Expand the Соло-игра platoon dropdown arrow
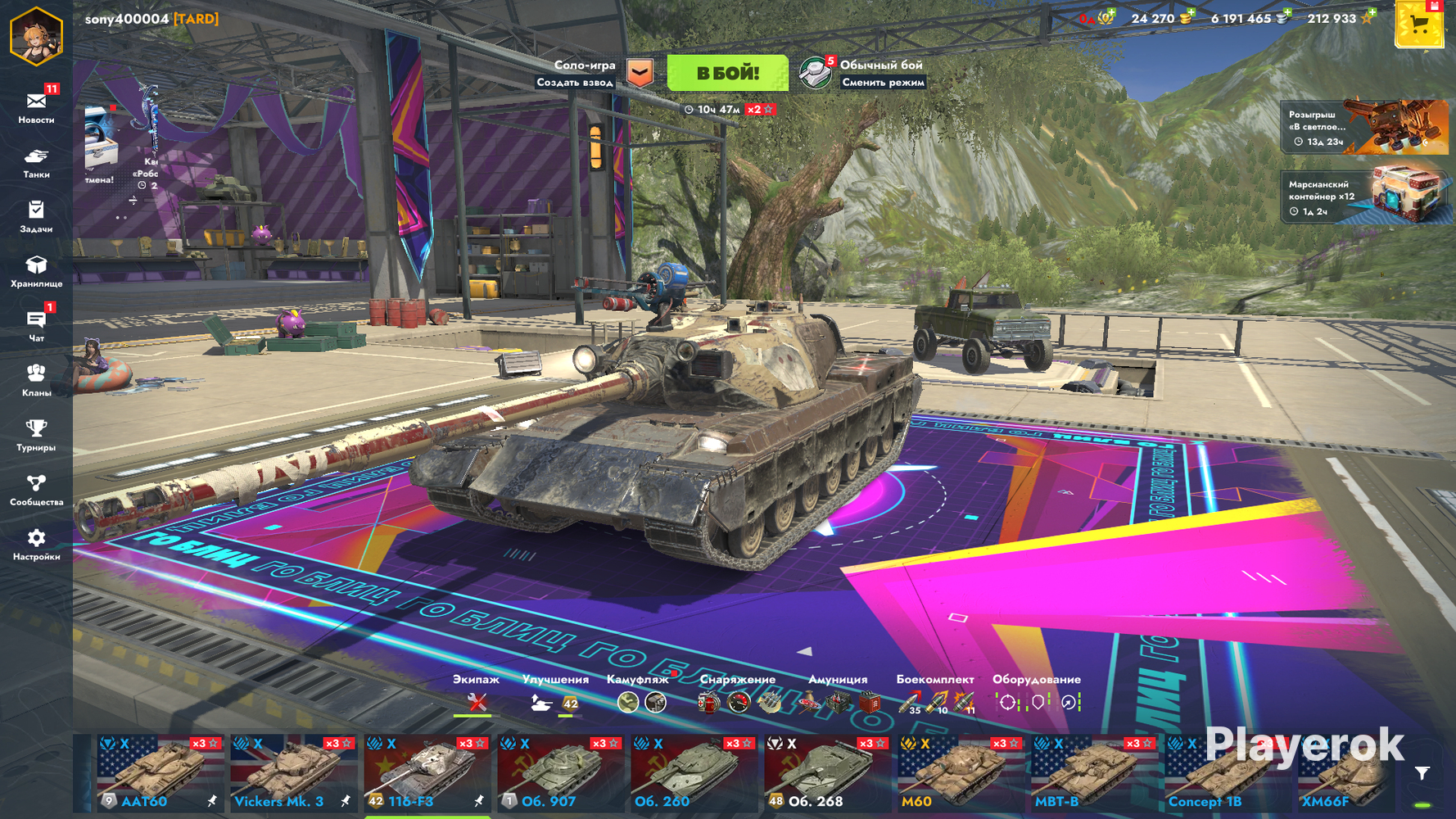This screenshot has width=1456, height=819. click(640, 73)
